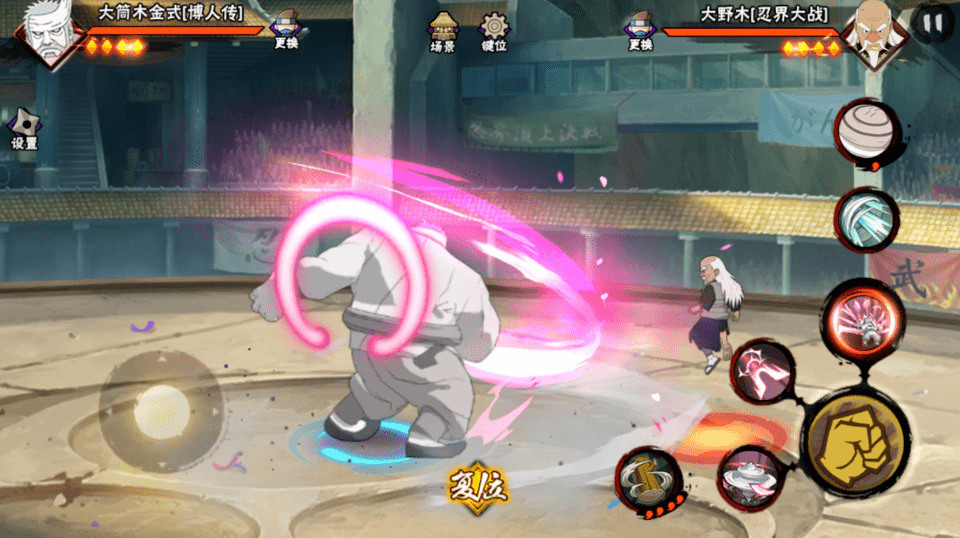Open the 场景 scene selector
Image resolution: width=960 pixels, height=538 pixels.
tap(442, 31)
